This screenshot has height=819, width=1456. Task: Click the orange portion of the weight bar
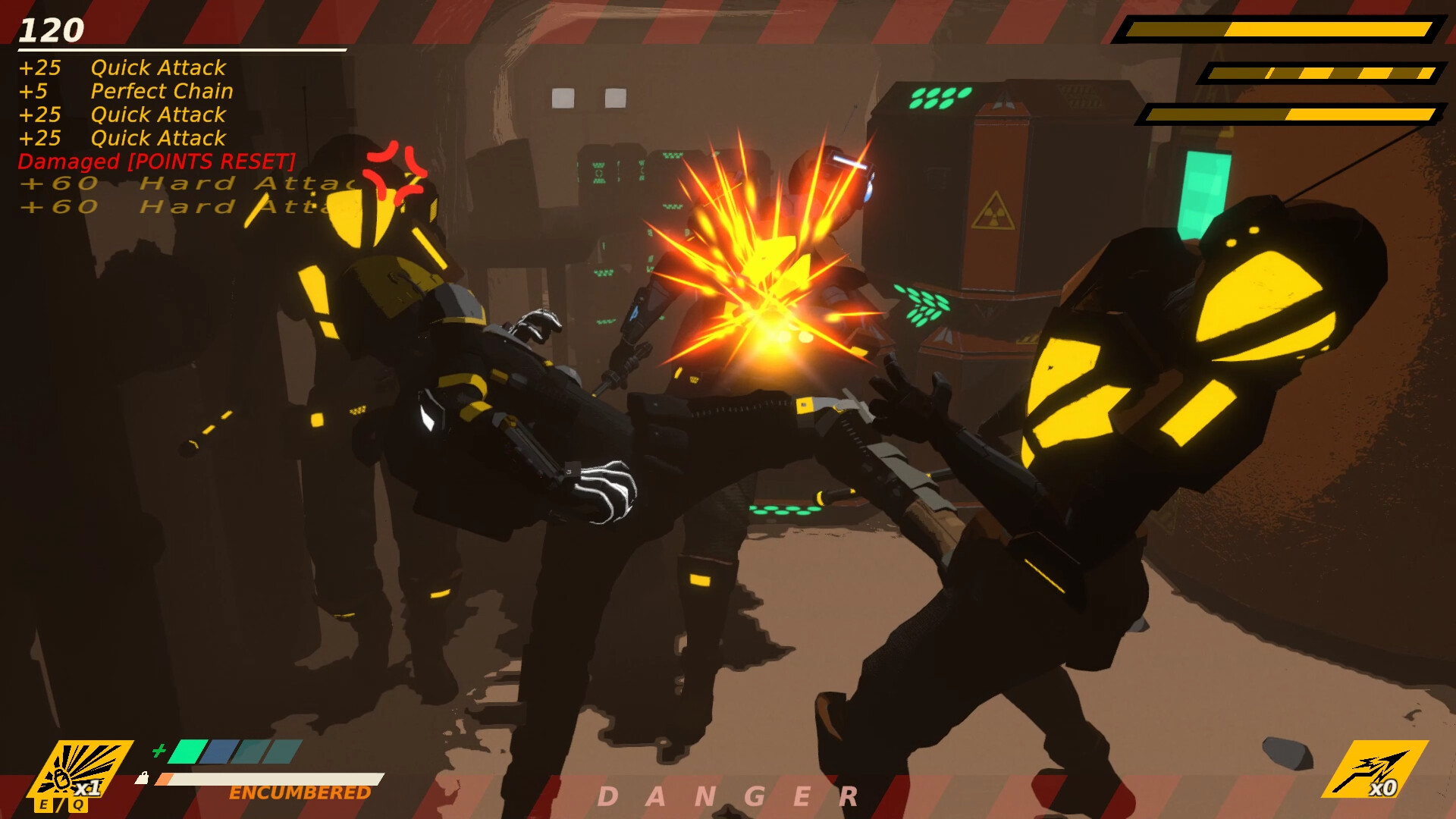[165, 779]
